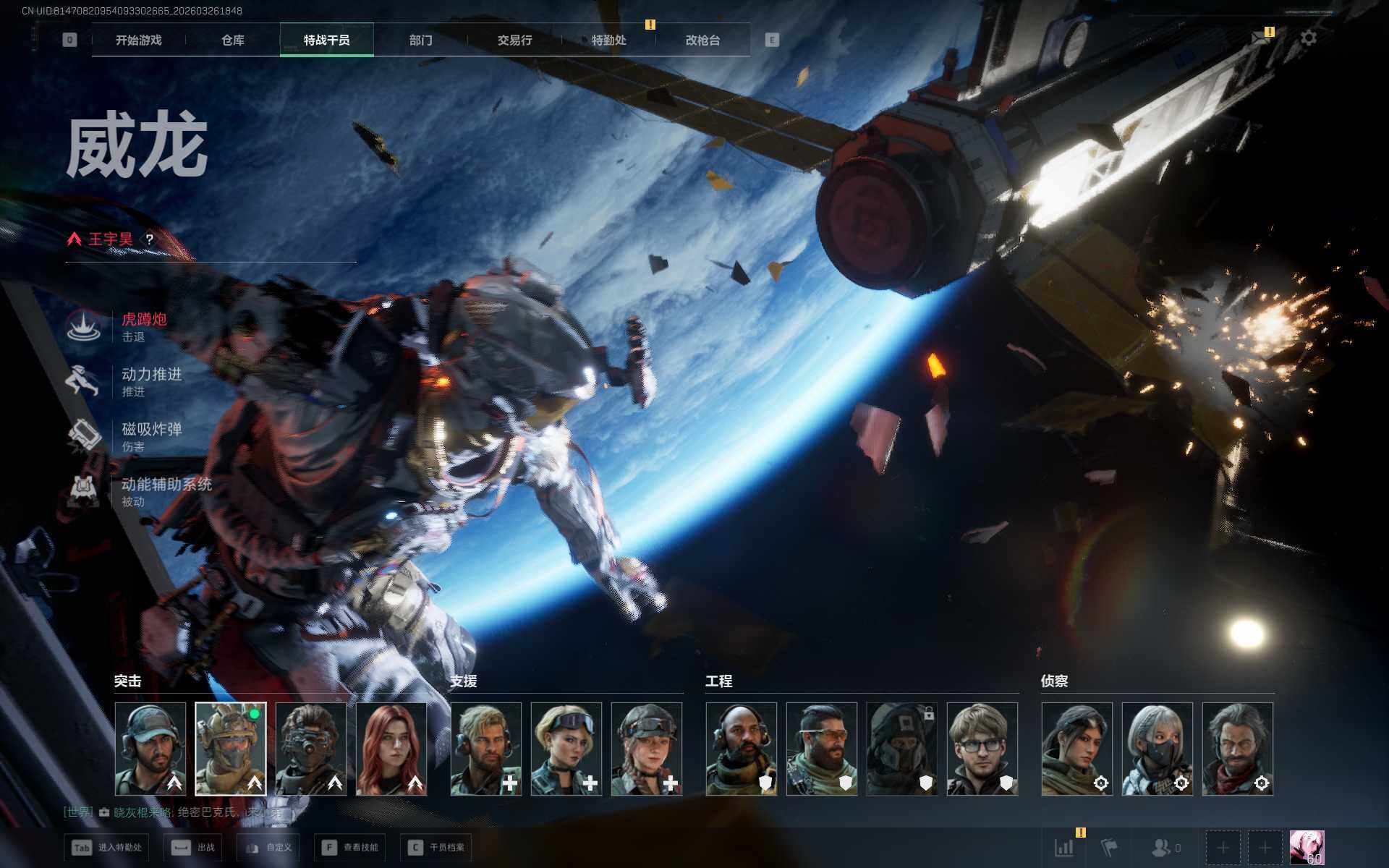
Task: Click the 出战 deploy button
Action: coord(193,847)
